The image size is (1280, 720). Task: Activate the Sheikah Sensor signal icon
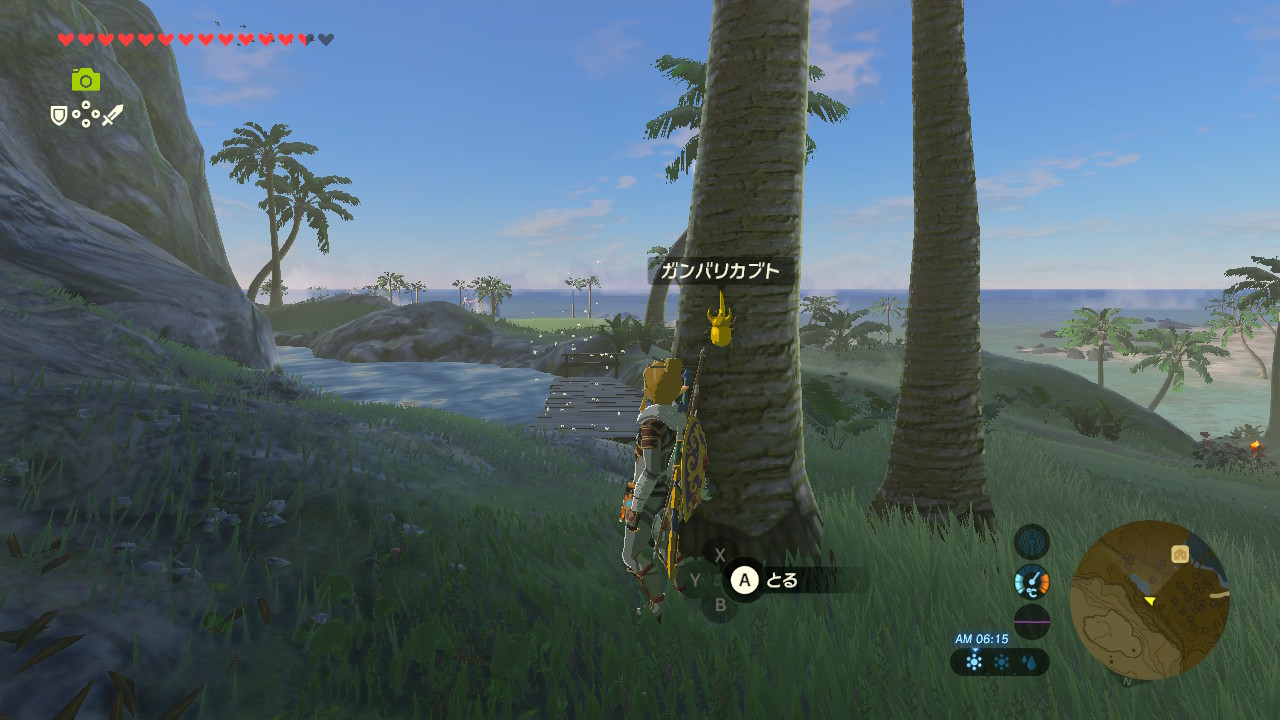(x=1031, y=542)
